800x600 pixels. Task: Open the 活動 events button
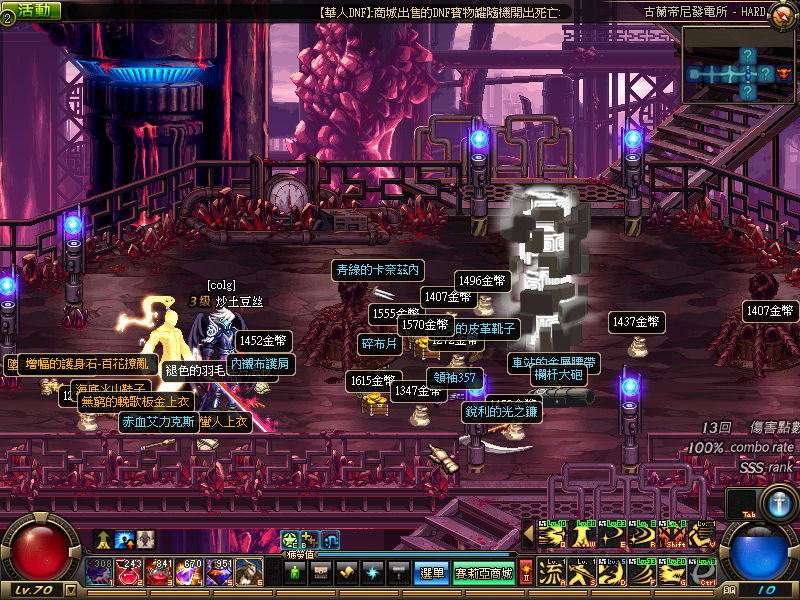coord(31,10)
